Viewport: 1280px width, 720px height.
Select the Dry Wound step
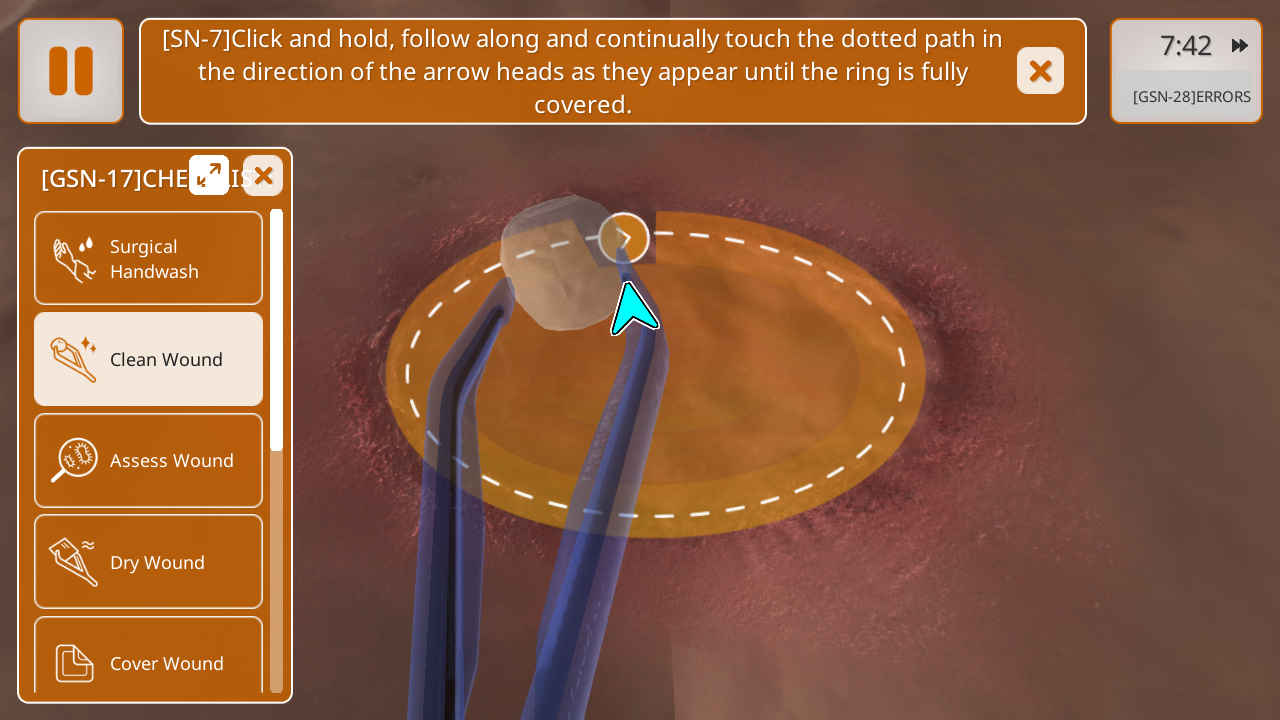pos(148,562)
